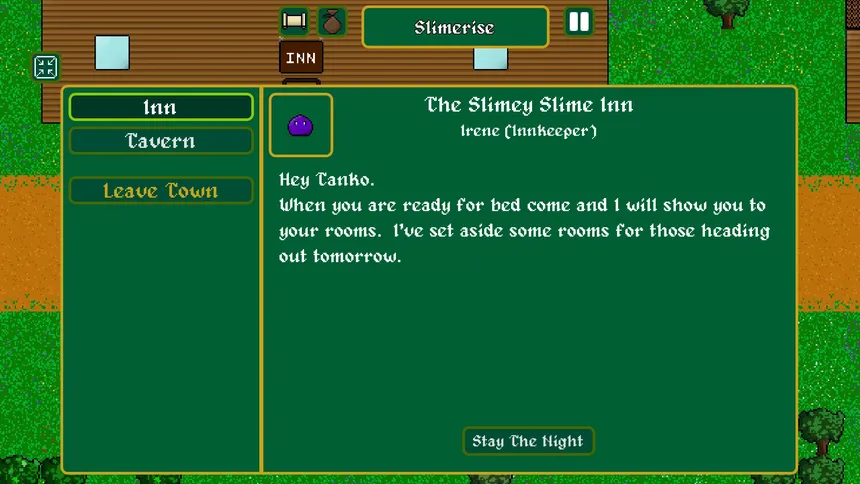
Task: Go to the Tavern
Action: click(x=160, y=141)
